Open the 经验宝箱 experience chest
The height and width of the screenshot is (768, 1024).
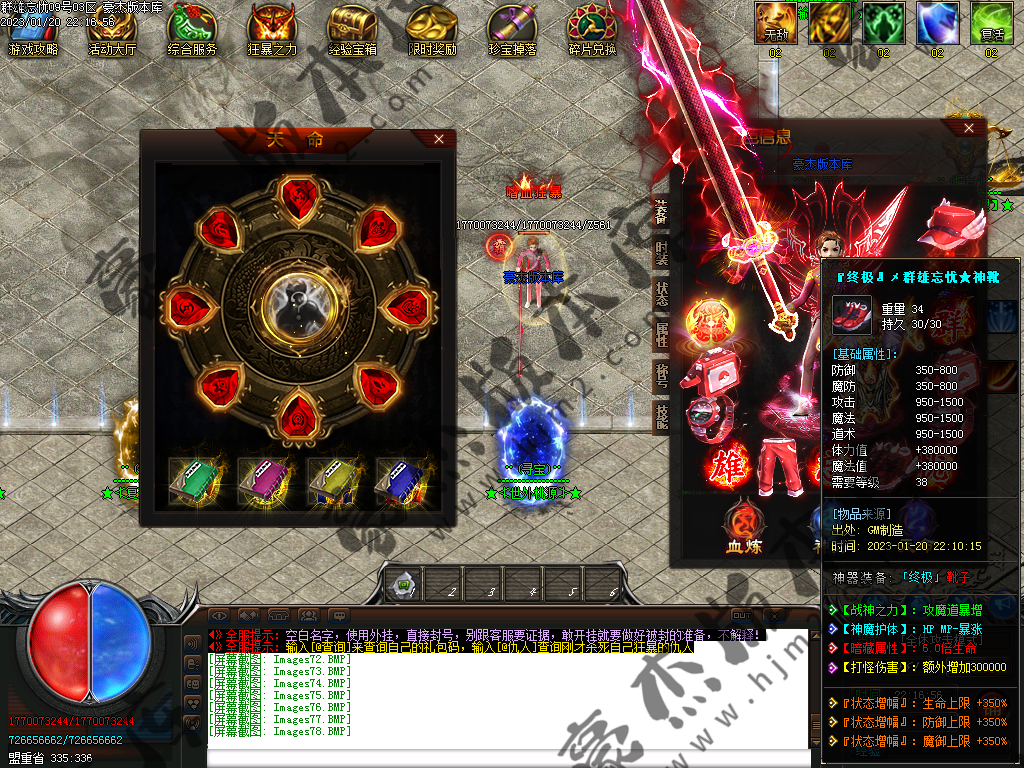coord(352,30)
